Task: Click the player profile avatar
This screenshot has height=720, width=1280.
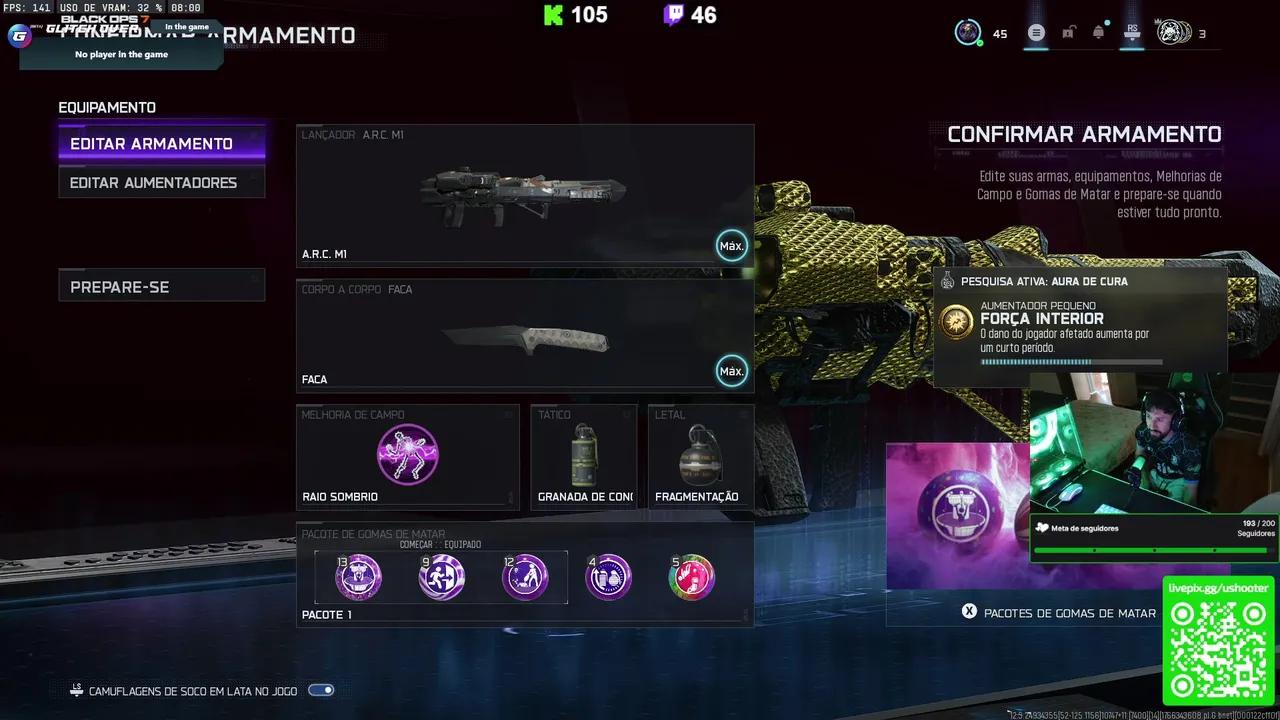Action: coord(968,32)
